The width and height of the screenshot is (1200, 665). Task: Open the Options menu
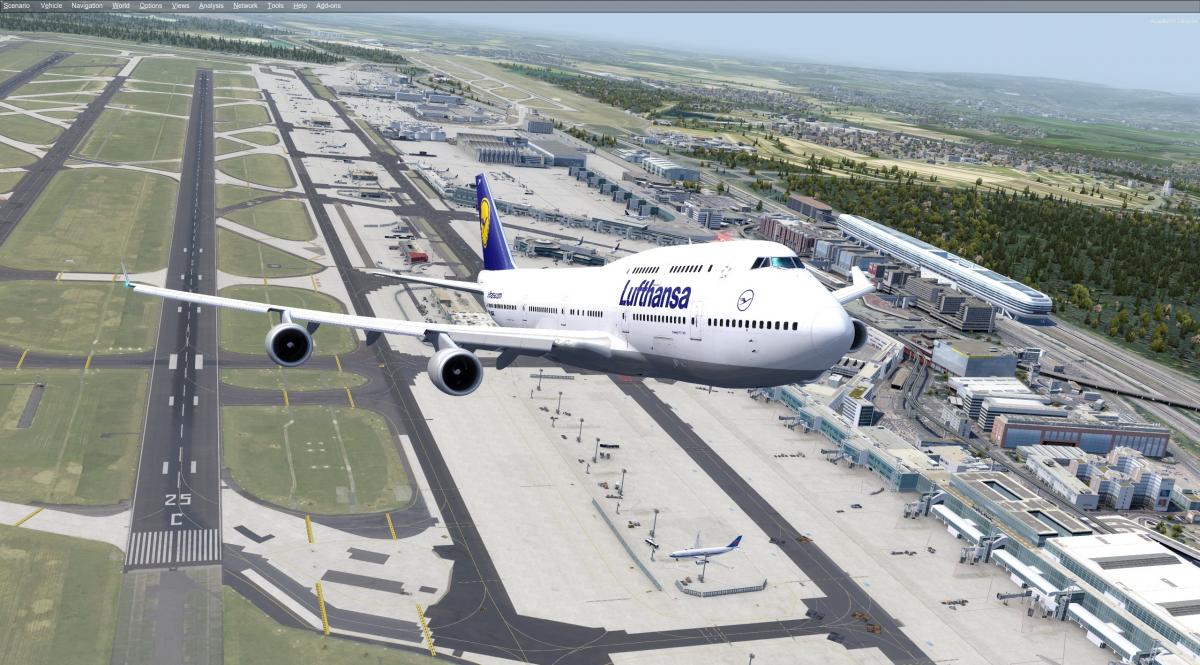coord(151,6)
